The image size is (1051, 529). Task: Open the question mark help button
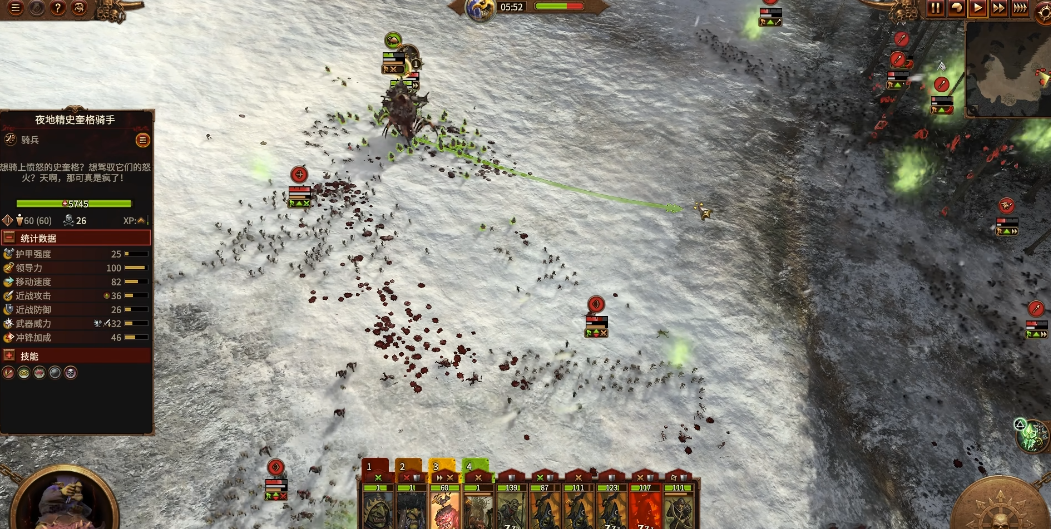[x=58, y=8]
